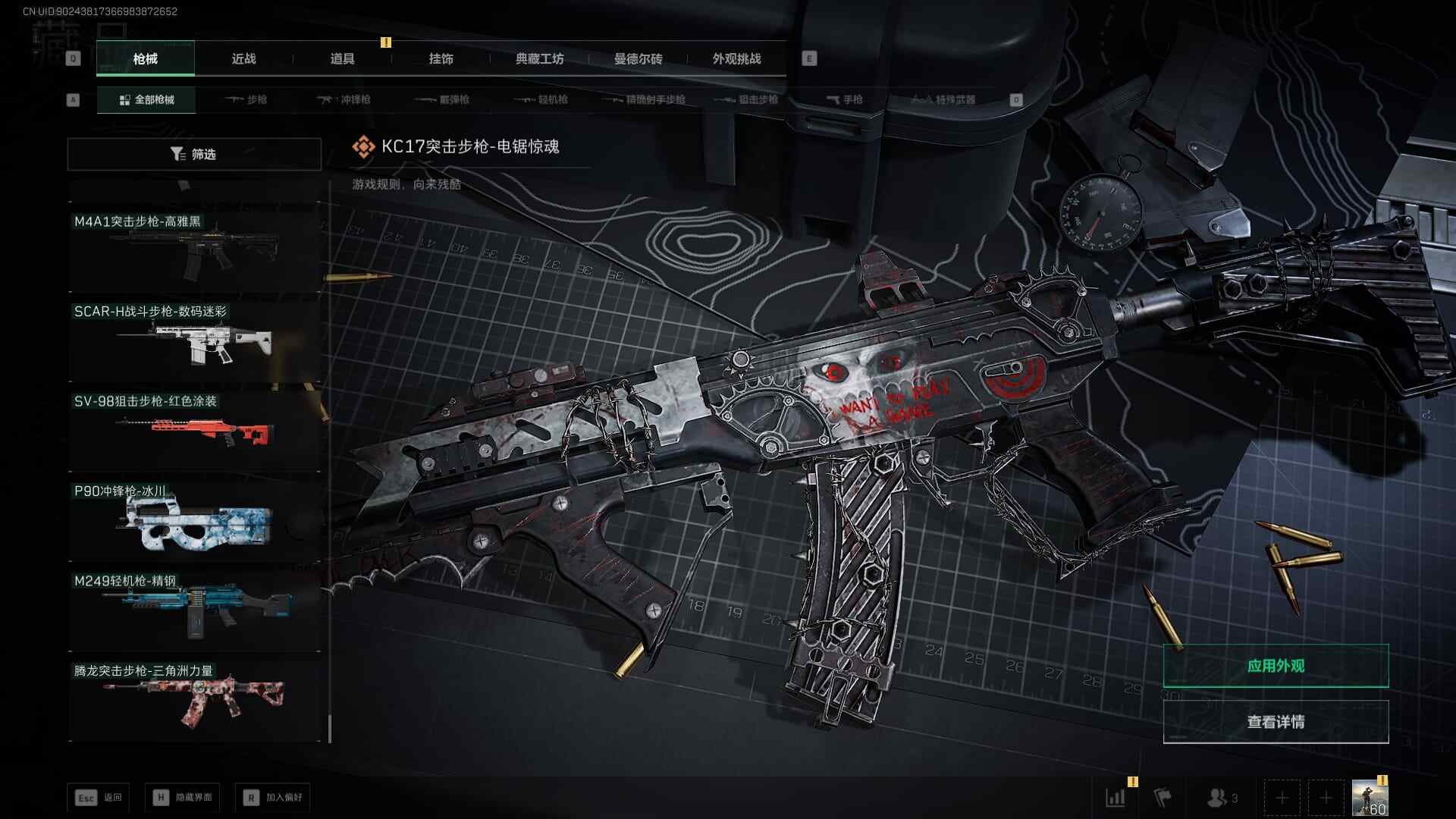Screen dimensions: 1456x819
Task: Choose the 手枪 pistol category
Action: point(845,99)
